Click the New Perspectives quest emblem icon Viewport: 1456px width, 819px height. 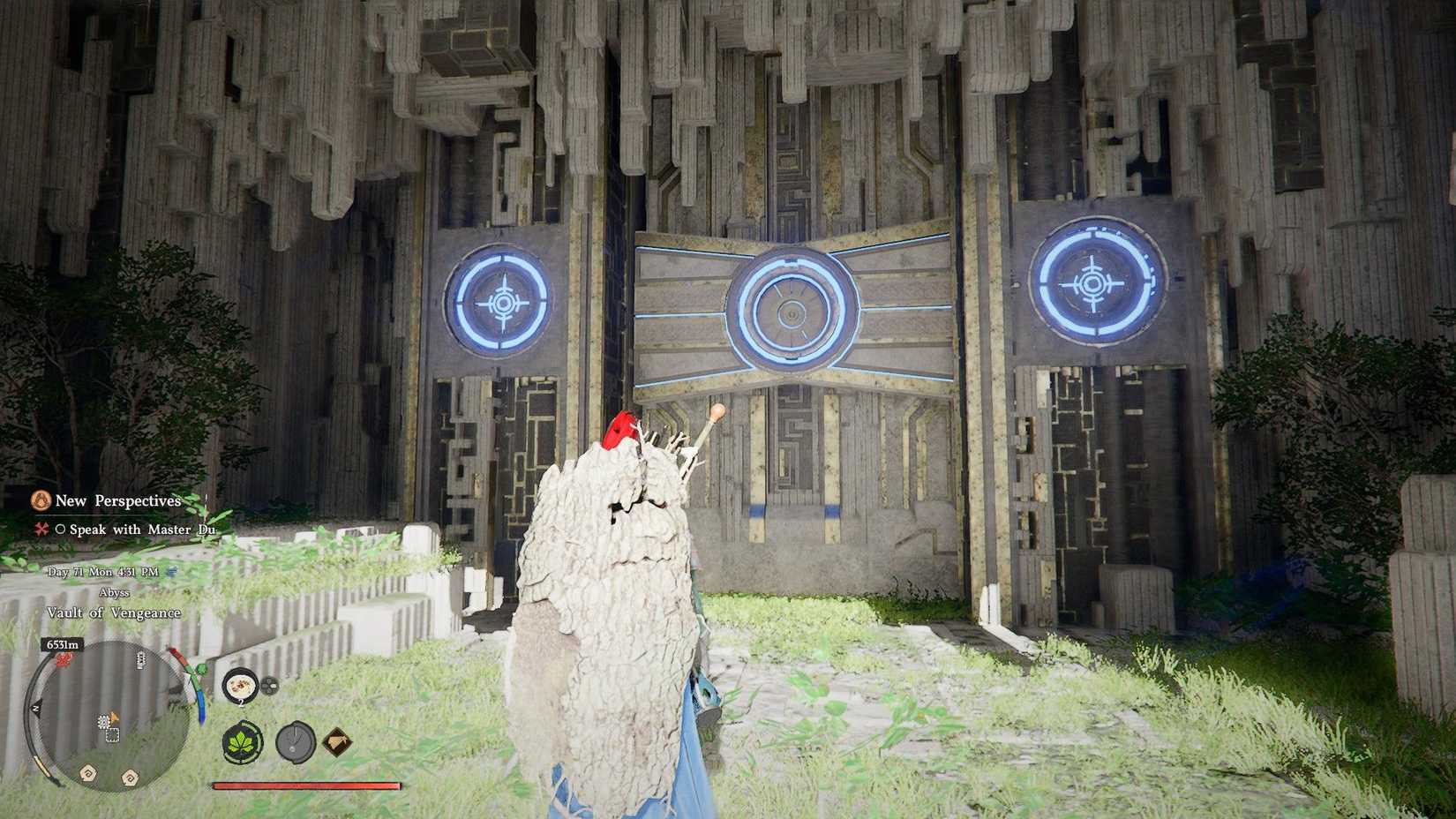tap(41, 500)
